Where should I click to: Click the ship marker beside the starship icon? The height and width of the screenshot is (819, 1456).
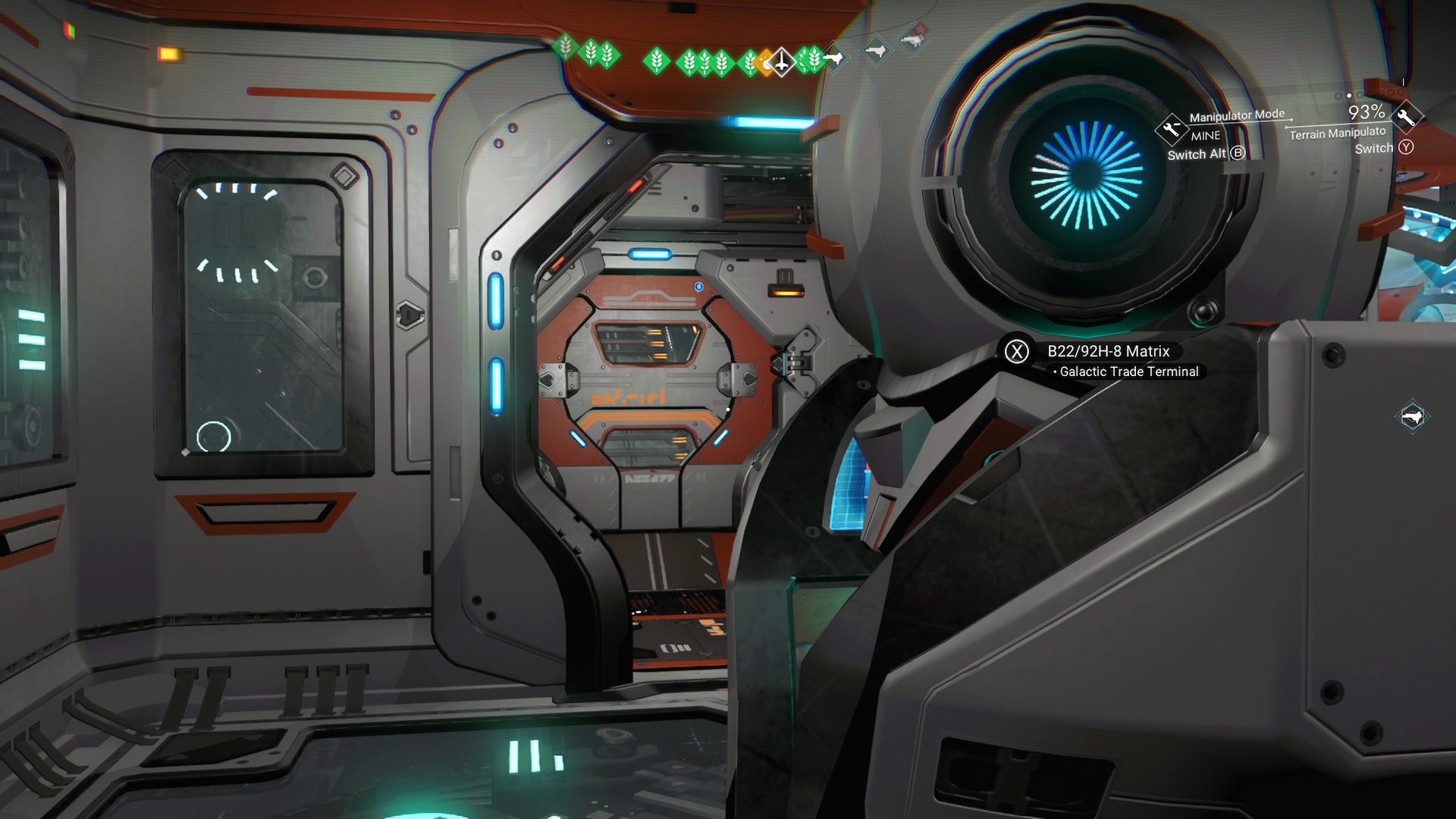coord(832,58)
